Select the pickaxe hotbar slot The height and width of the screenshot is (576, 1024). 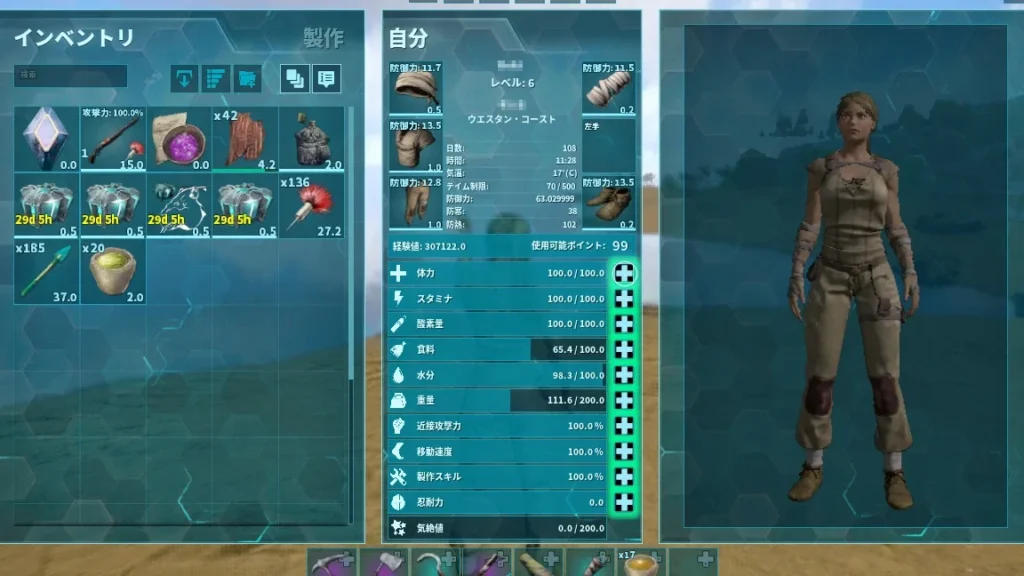[x=331, y=562]
